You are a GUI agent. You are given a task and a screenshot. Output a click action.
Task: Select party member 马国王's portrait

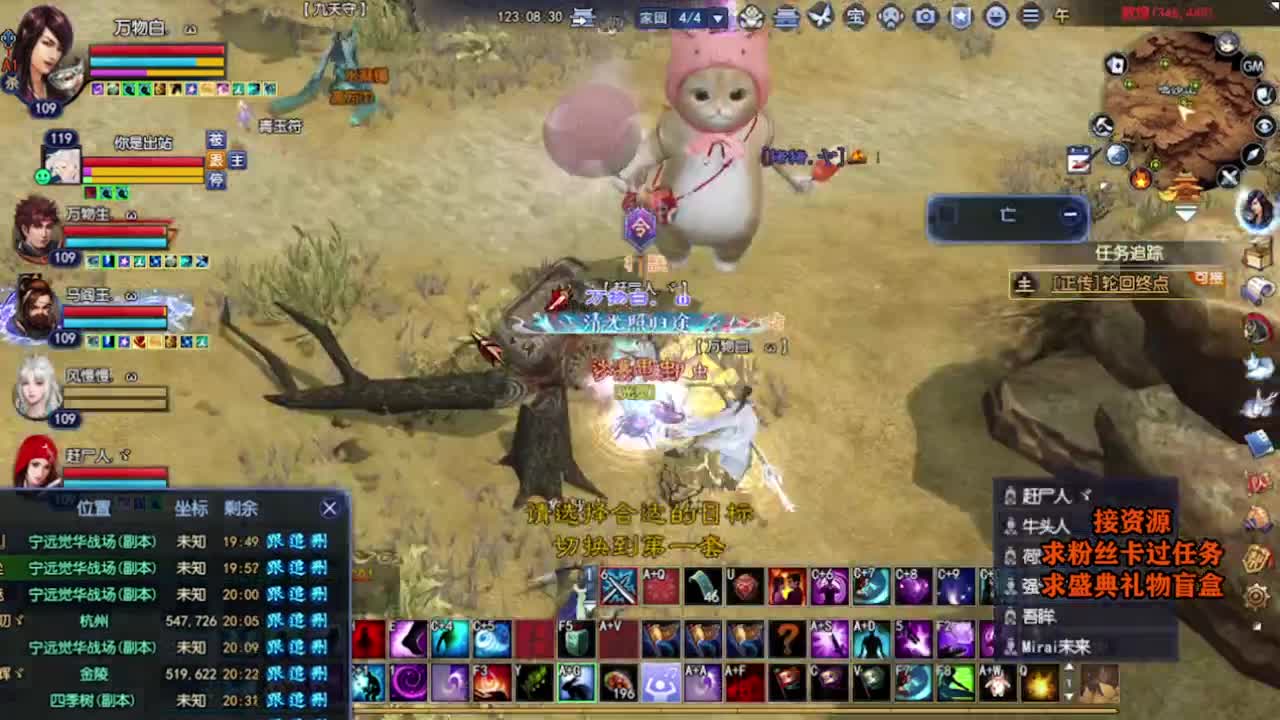point(36,308)
